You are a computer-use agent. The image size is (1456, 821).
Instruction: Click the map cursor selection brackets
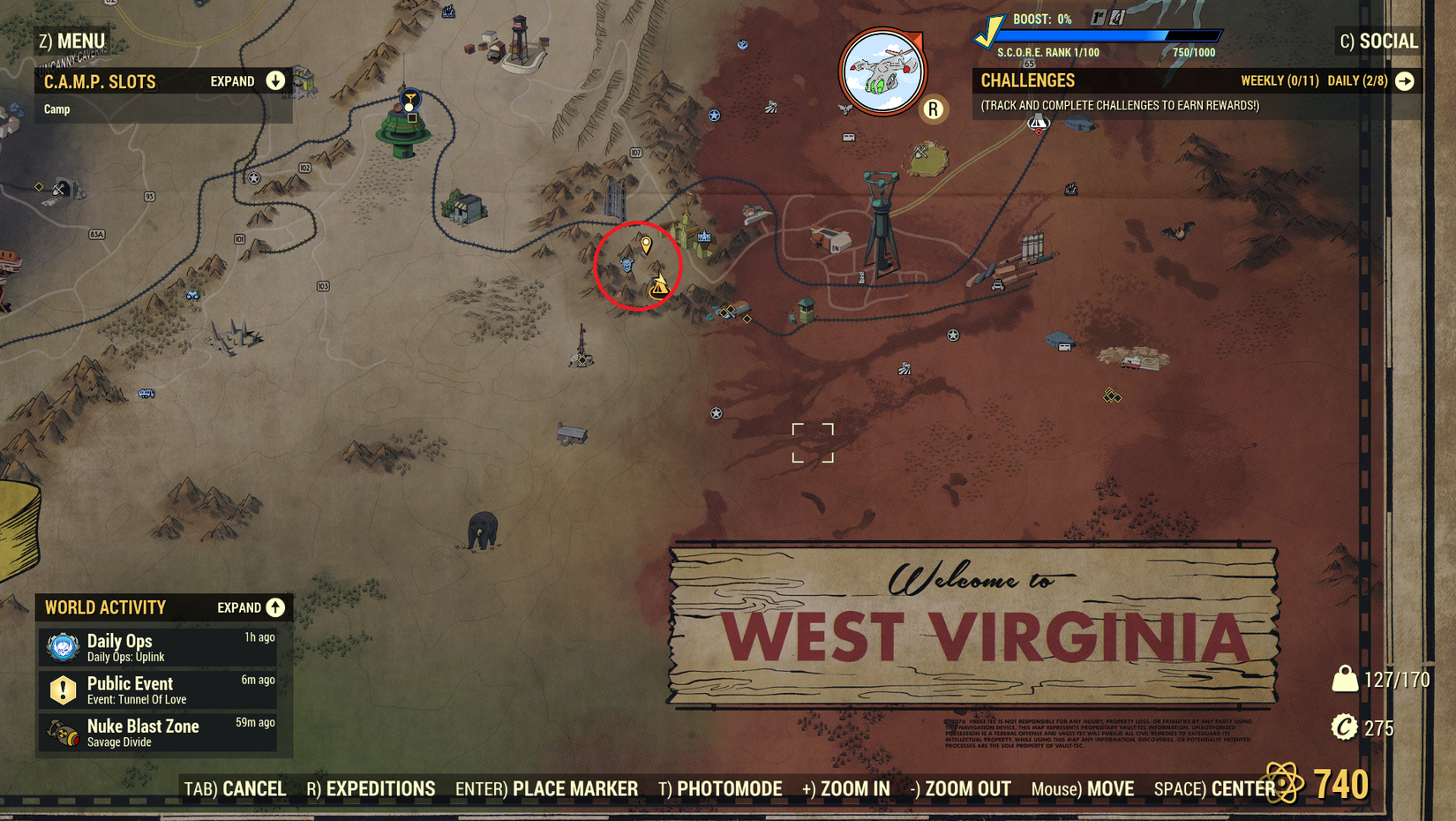tap(813, 443)
